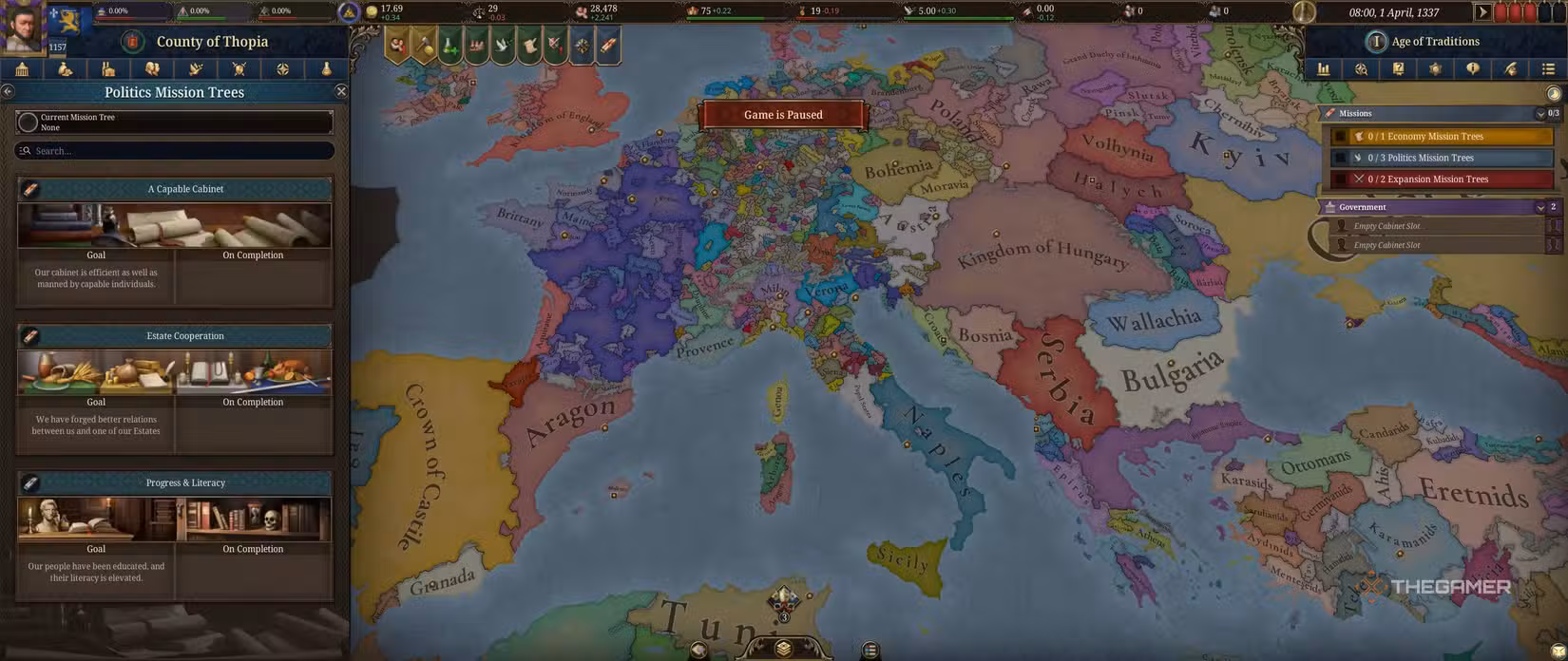The width and height of the screenshot is (1568, 661).
Task: Open the crossed swords and shield tab
Action: click(239, 69)
